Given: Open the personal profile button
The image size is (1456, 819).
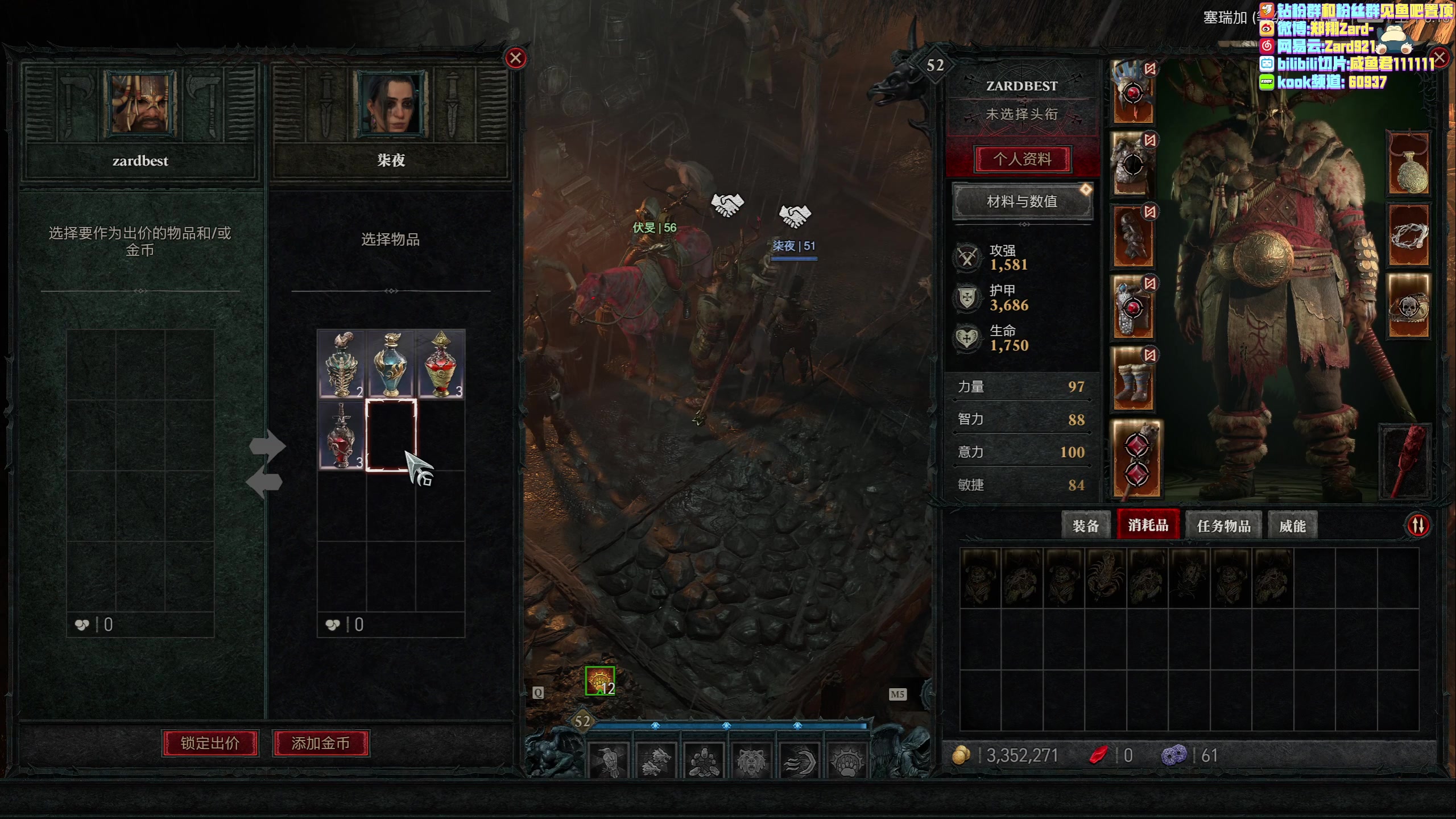Looking at the screenshot, I should point(1022,159).
